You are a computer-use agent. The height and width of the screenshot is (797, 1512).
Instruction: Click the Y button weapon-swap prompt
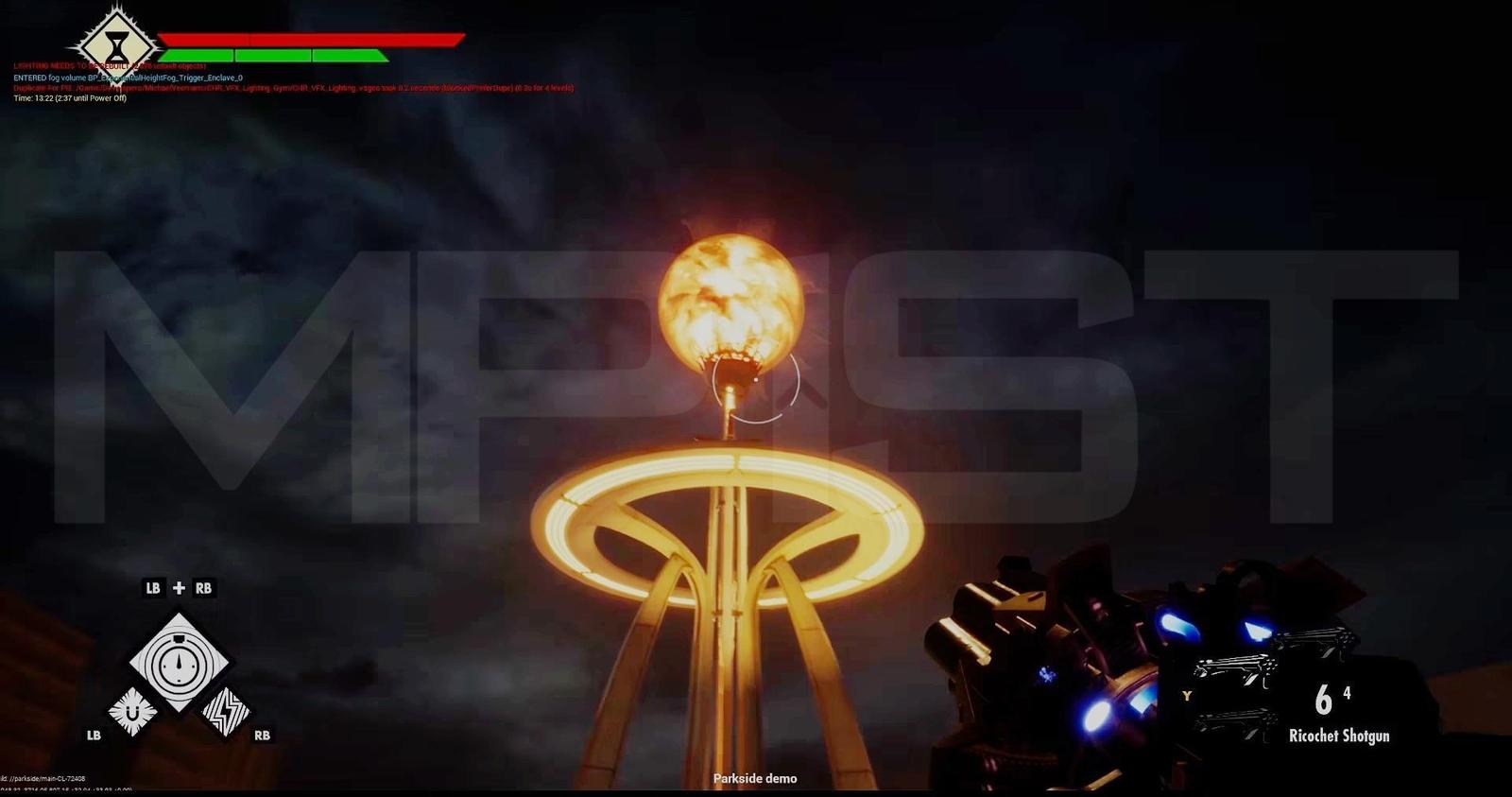pos(1186,696)
